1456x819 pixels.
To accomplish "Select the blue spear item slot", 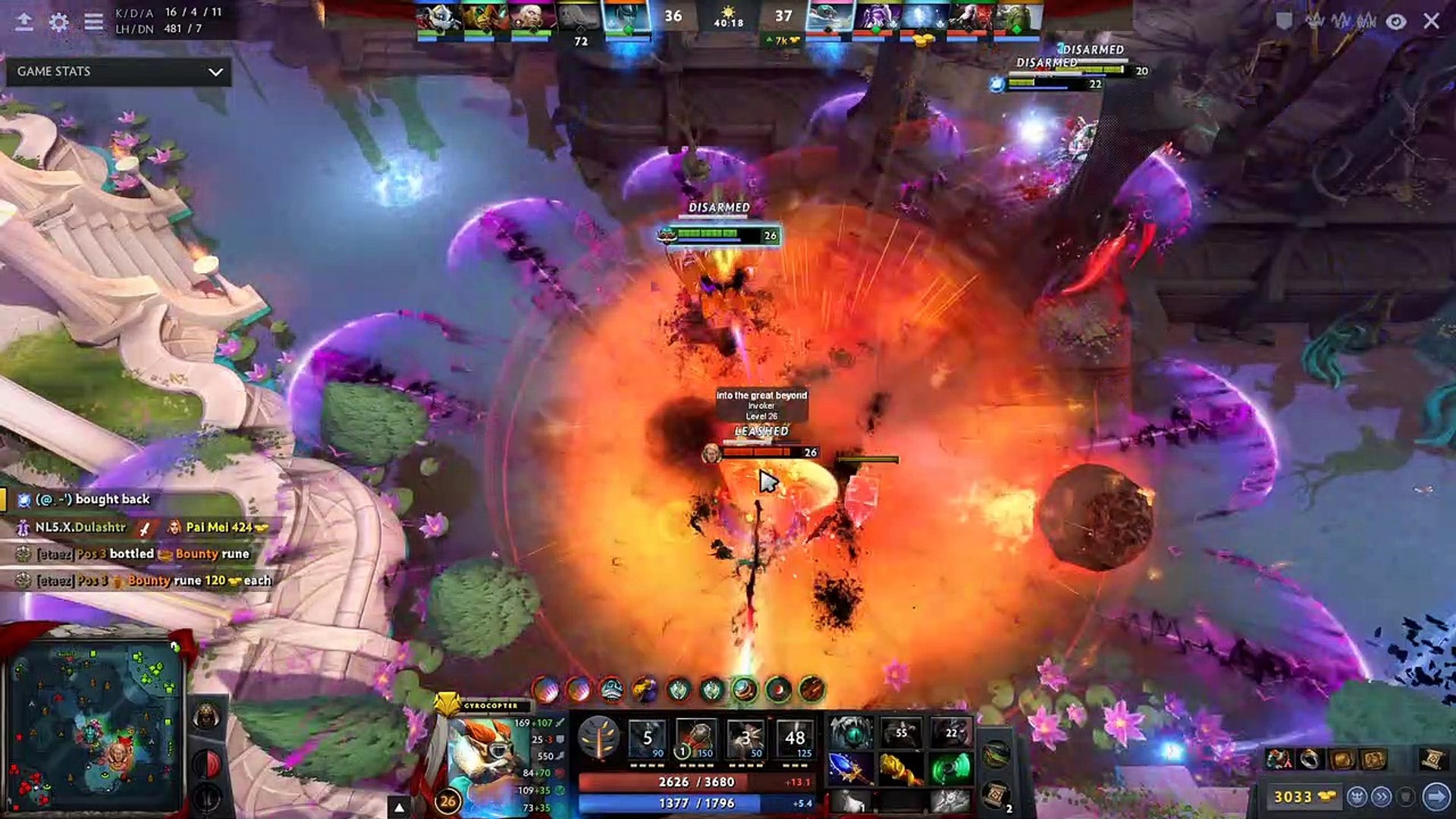I will [851, 768].
